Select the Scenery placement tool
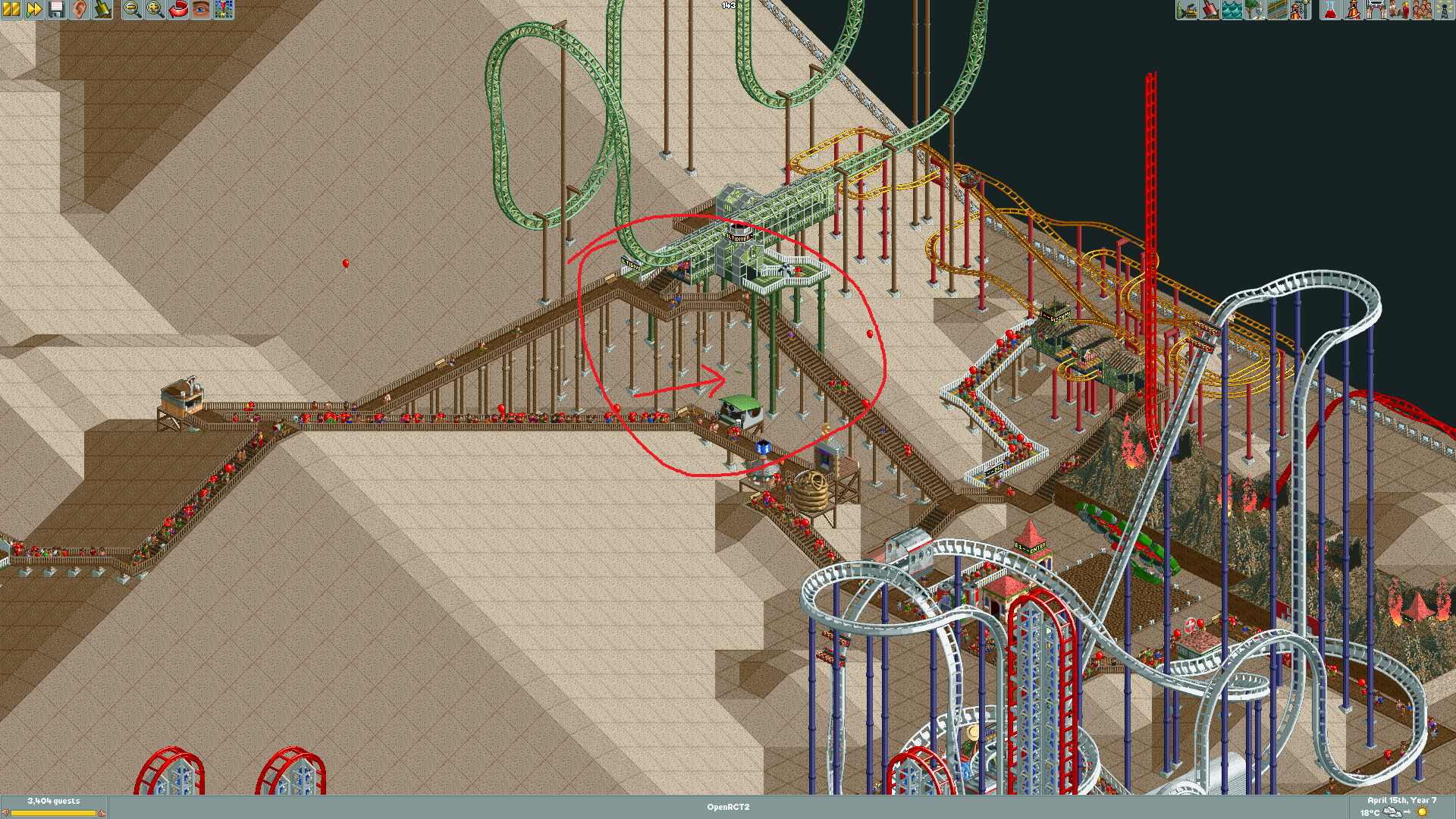The width and height of the screenshot is (1456, 819). tap(1256, 10)
